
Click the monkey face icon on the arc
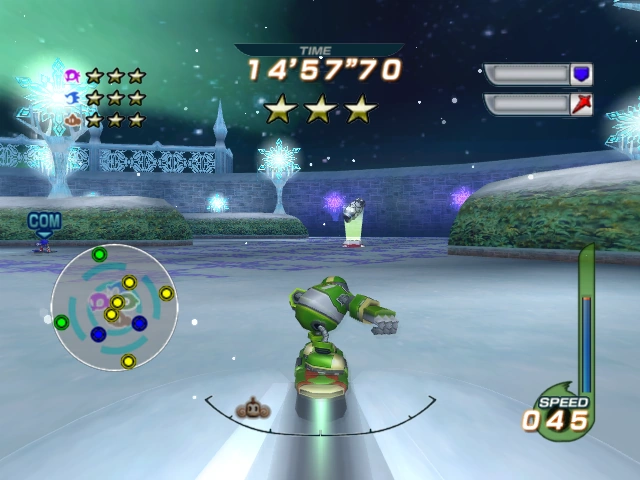(251, 408)
